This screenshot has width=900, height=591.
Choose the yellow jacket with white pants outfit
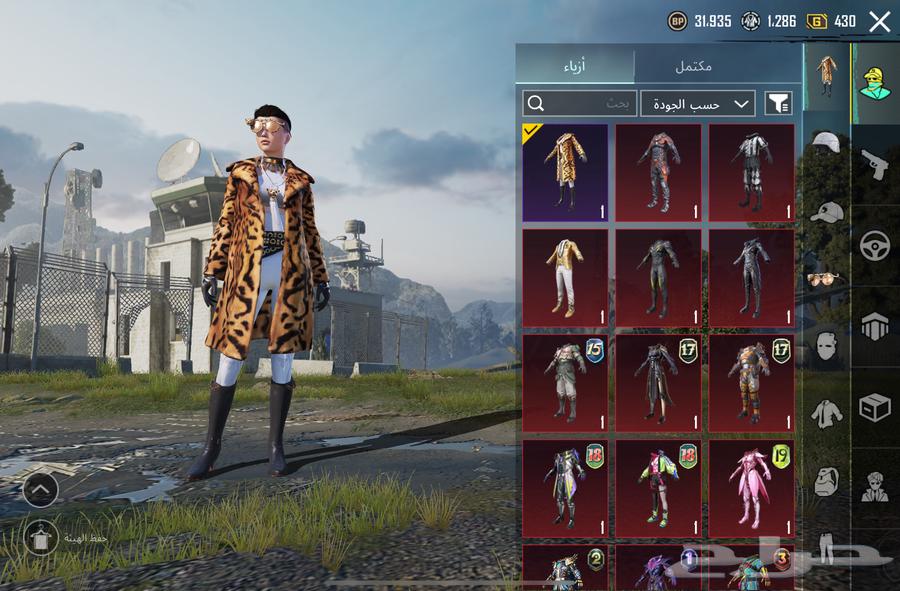[x=565, y=277]
